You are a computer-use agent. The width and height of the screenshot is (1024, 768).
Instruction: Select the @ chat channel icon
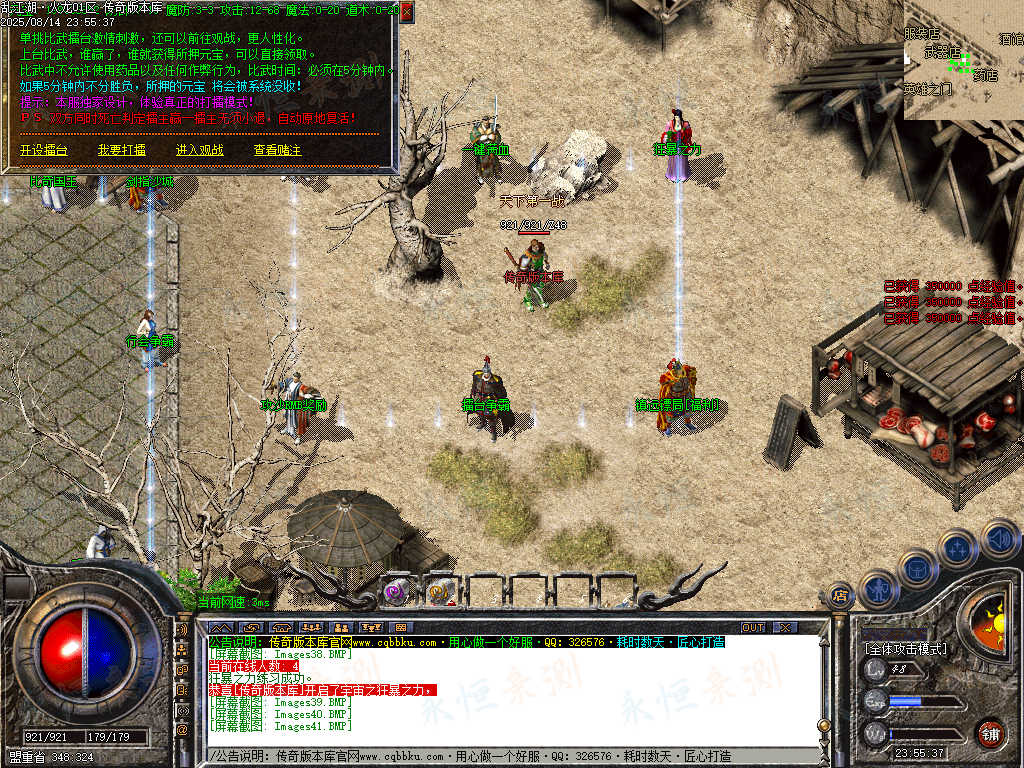[183, 730]
